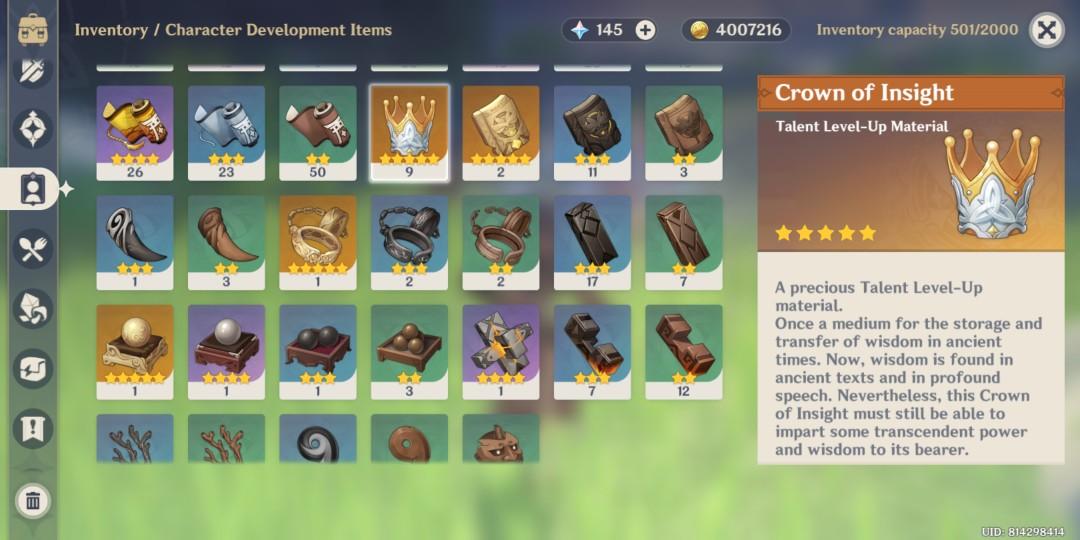This screenshot has width=1080, height=540.
Task: Select the golden tablet five-star item
Action: point(500,129)
